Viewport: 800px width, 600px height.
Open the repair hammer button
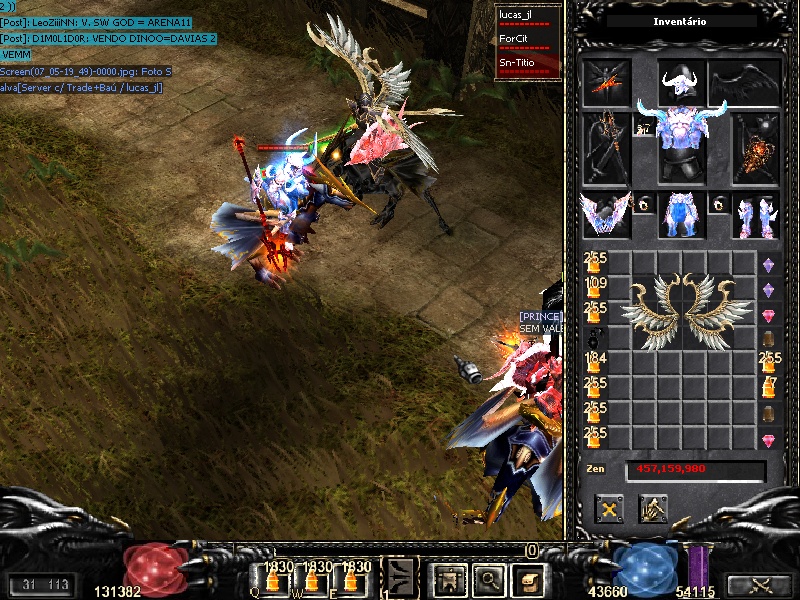point(653,509)
